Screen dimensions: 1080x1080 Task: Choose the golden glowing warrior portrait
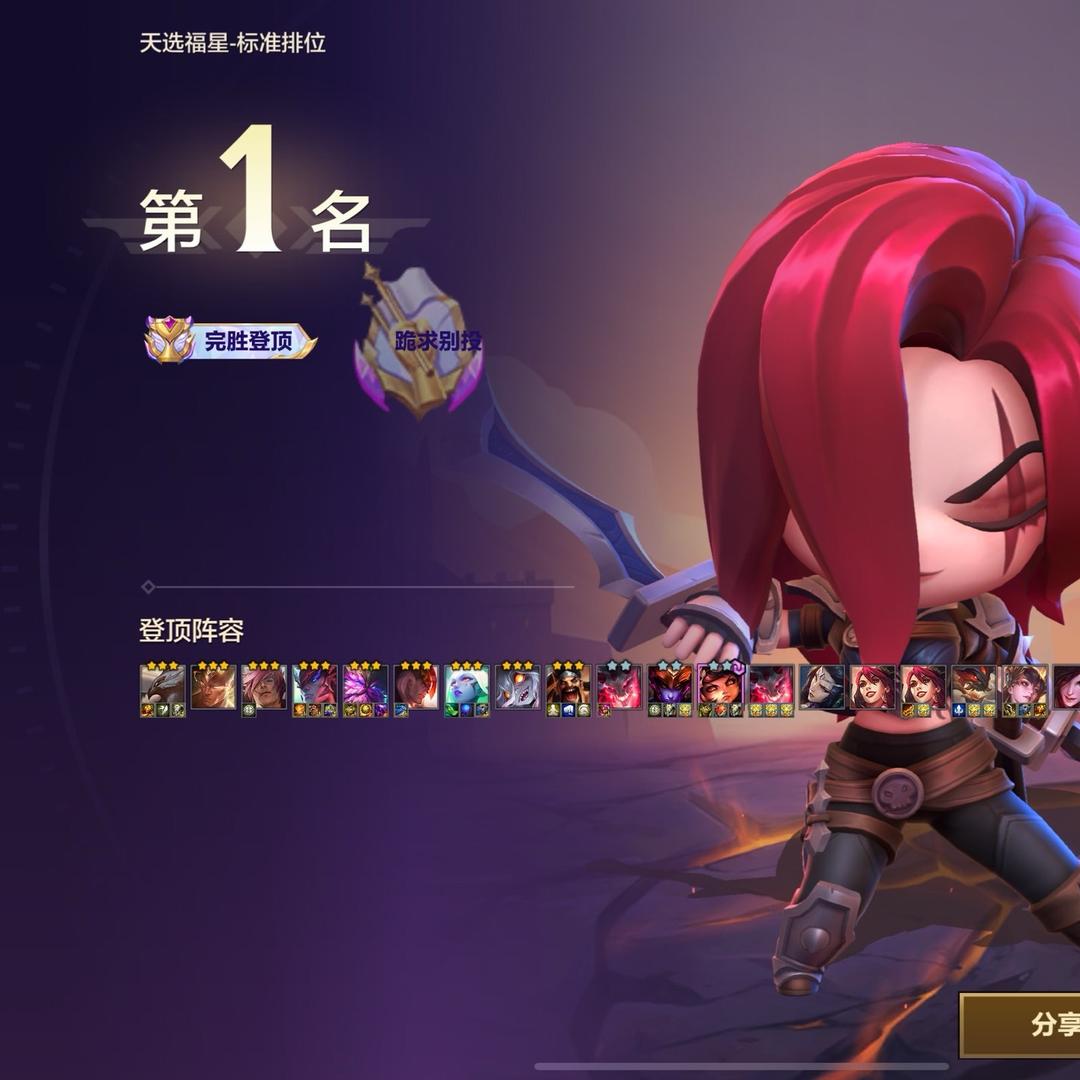213,686
